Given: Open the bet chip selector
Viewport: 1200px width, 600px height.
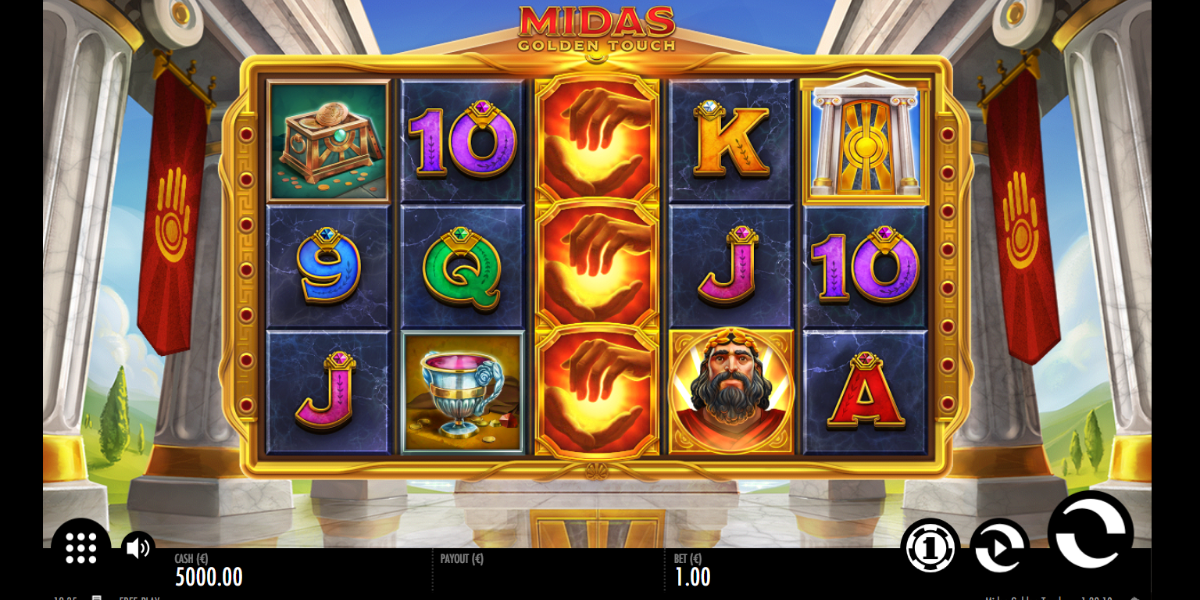Looking at the screenshot, I should pyautogui.click(x=929, y=547).
